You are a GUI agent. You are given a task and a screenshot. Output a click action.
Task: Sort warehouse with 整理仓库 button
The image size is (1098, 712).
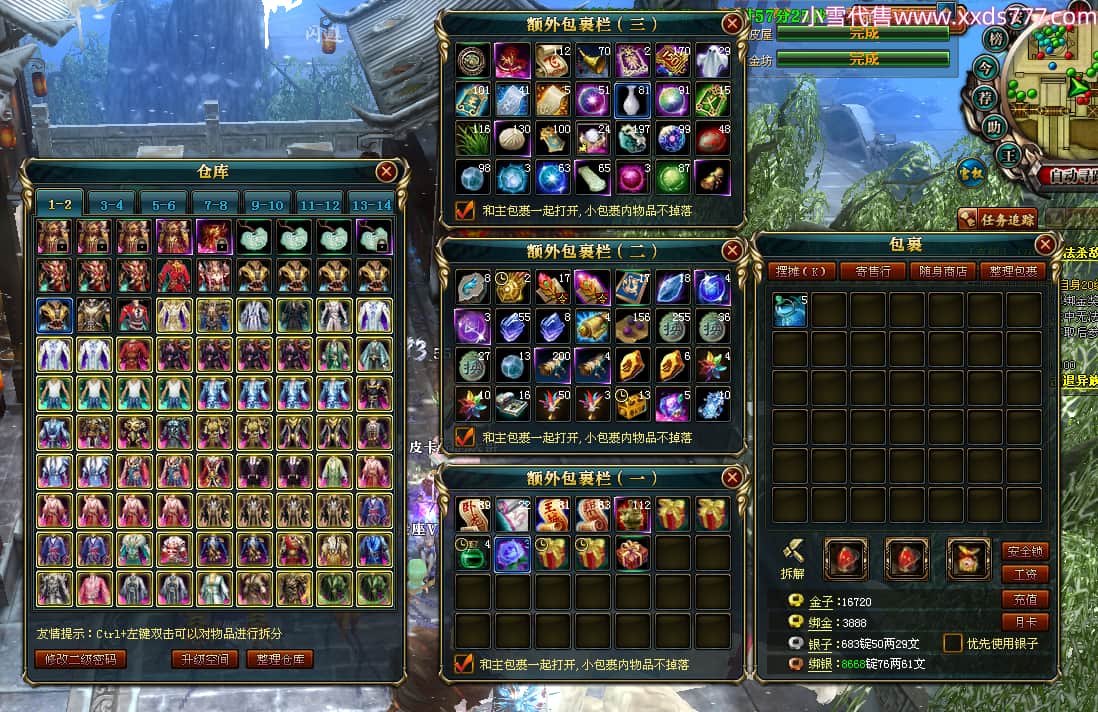[x=280, y=659]
